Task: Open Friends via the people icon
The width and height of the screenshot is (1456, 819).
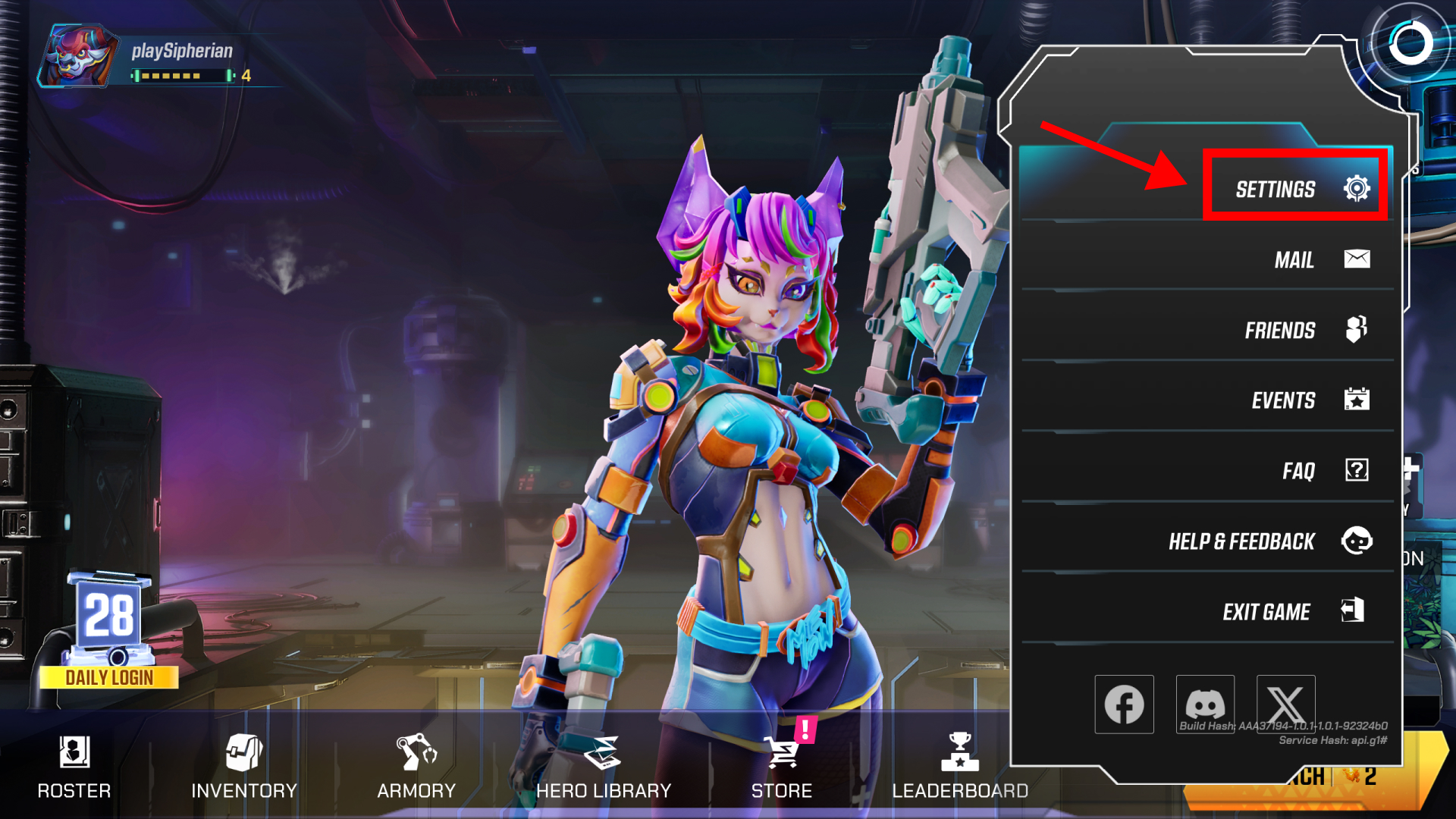Action: [x=1357, y=329]
